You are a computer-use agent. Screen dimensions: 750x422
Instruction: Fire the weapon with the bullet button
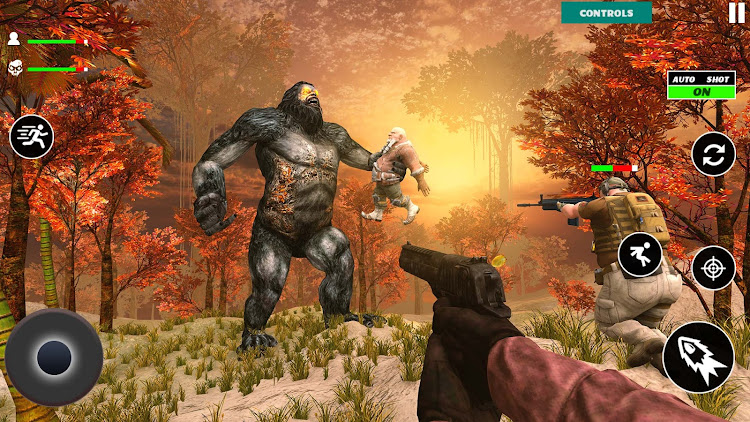tap(698, 356)
